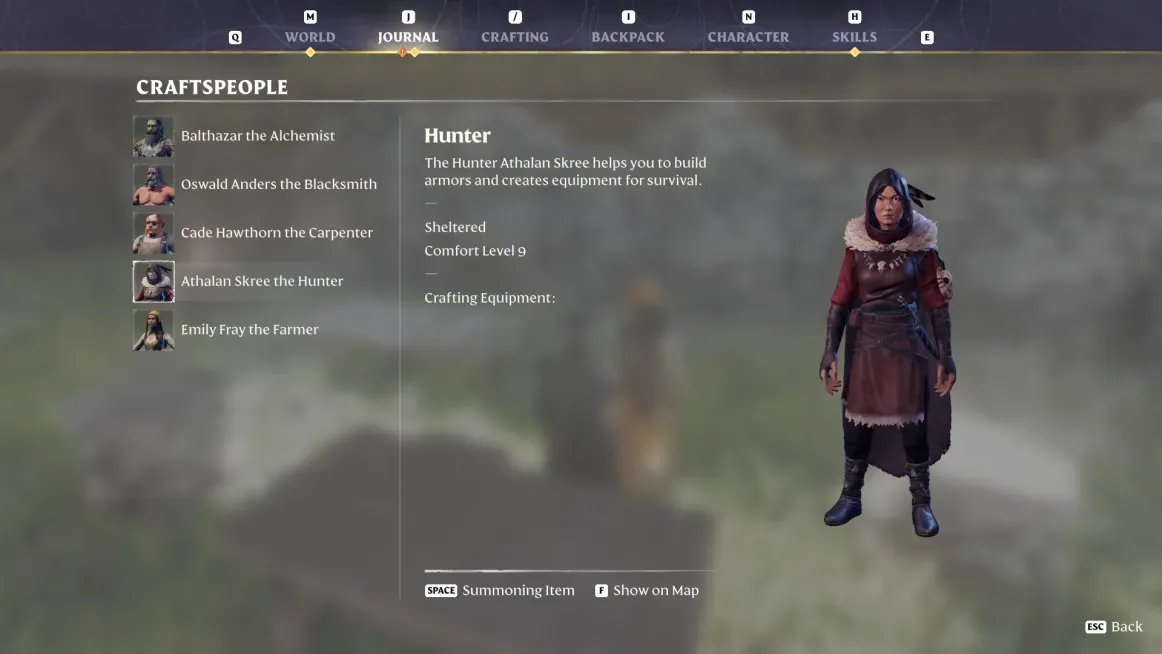Image resolution: width=1162 pixels, height=654 pixels.
Task: View Emily Fray the Farmer
Action: coord(249,330)
